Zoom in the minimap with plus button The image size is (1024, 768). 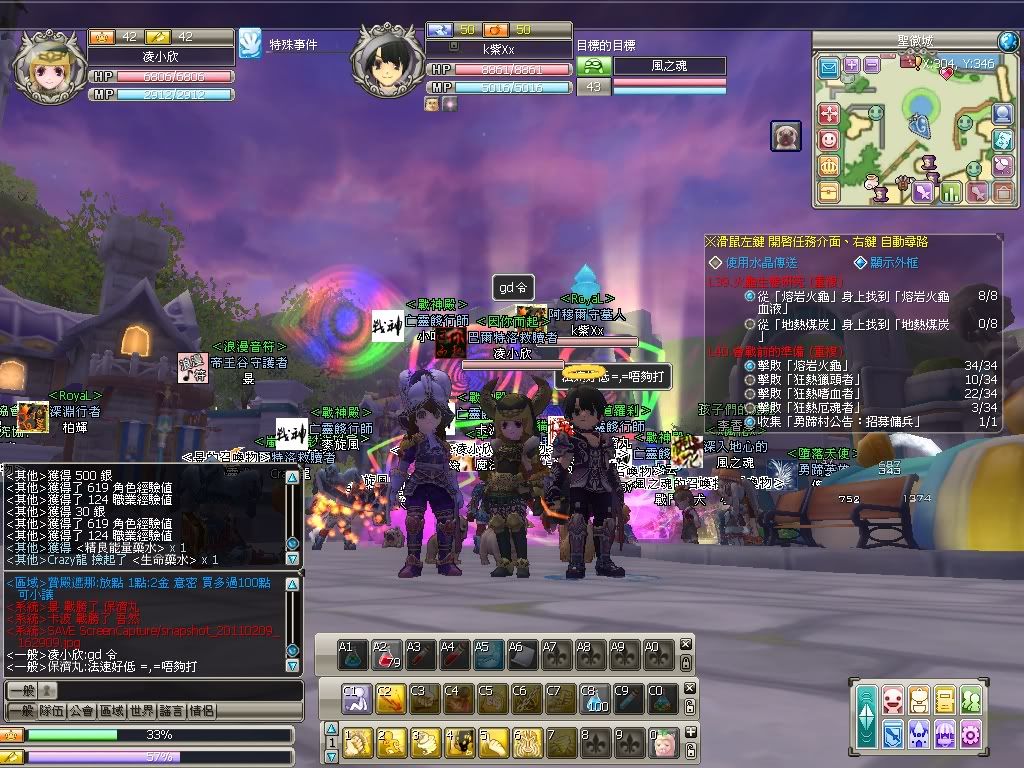[x=852, y=65]
